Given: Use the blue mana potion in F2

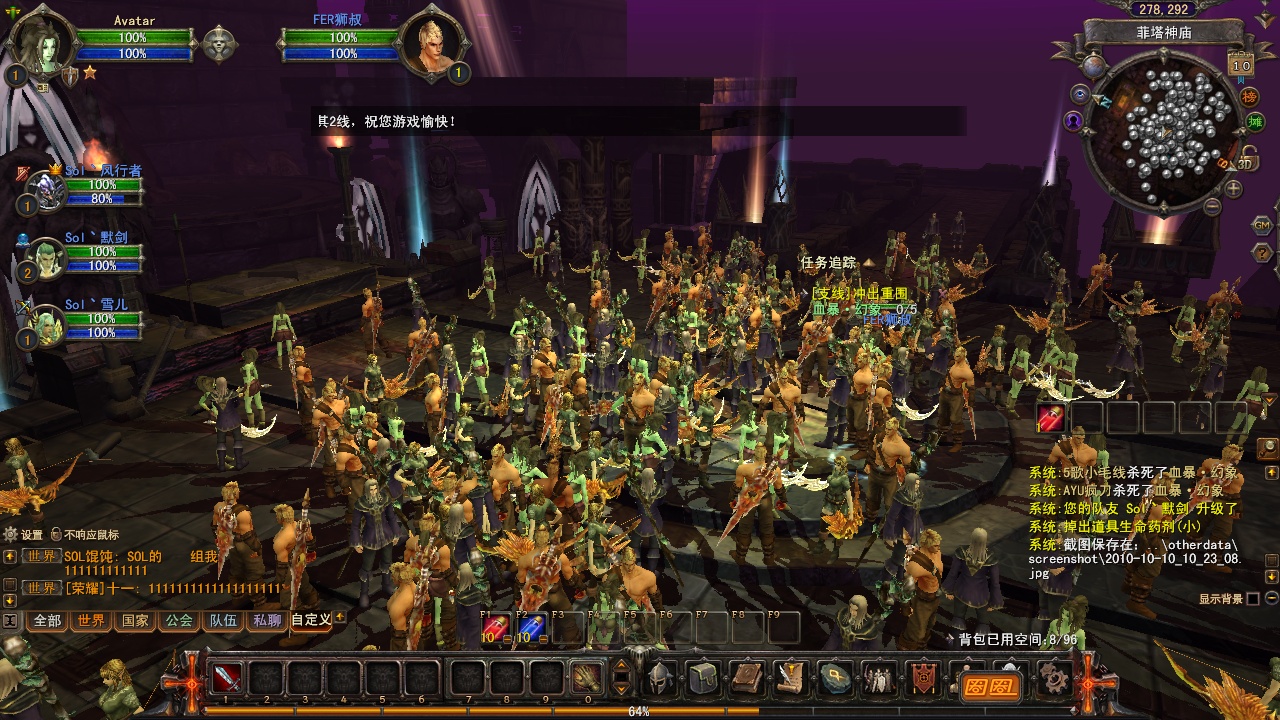Looking at the screenshot, I should [531, 627].
